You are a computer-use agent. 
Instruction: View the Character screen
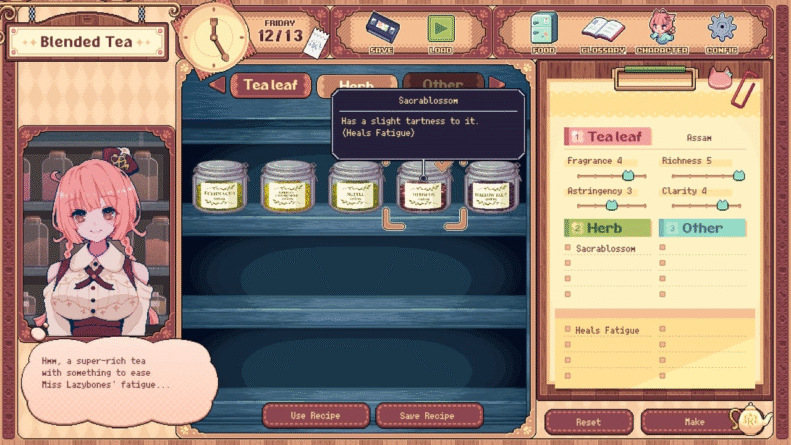click(x=662, y=31)
